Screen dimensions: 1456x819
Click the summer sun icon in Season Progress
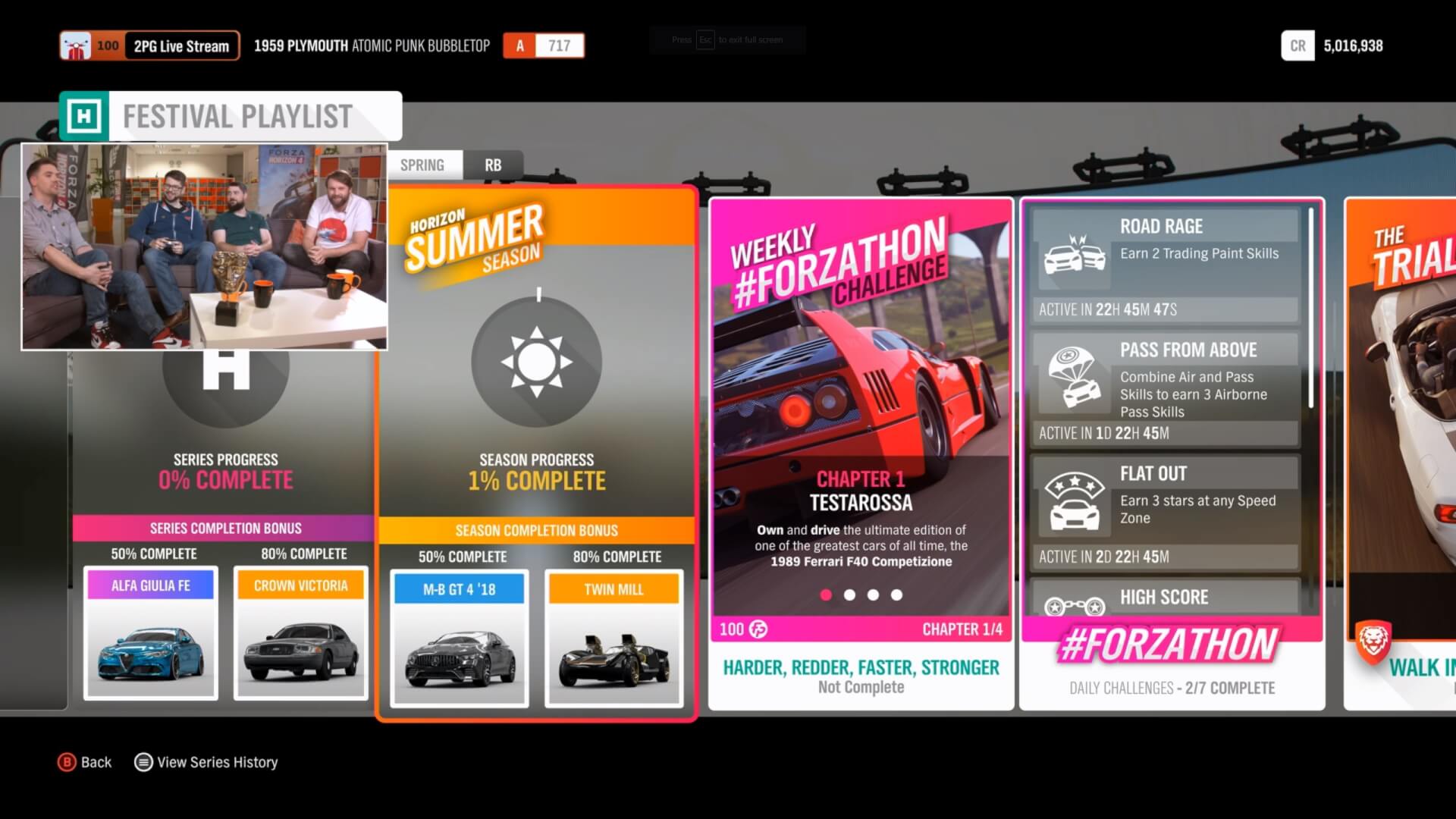537,362
